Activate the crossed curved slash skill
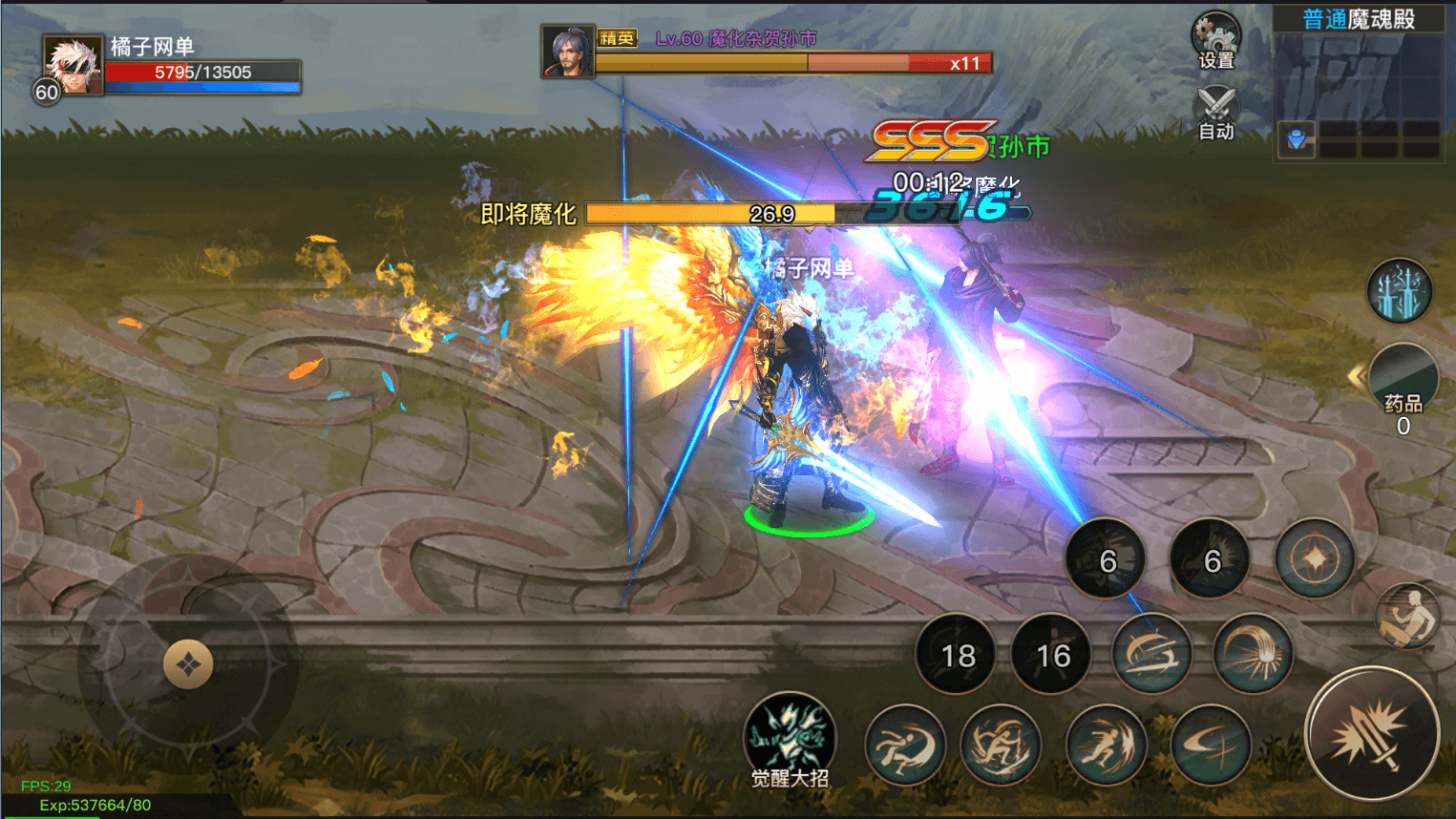Image resolution: width=1456 pixels, height=819 pixels. click(x=1210, y=745)
